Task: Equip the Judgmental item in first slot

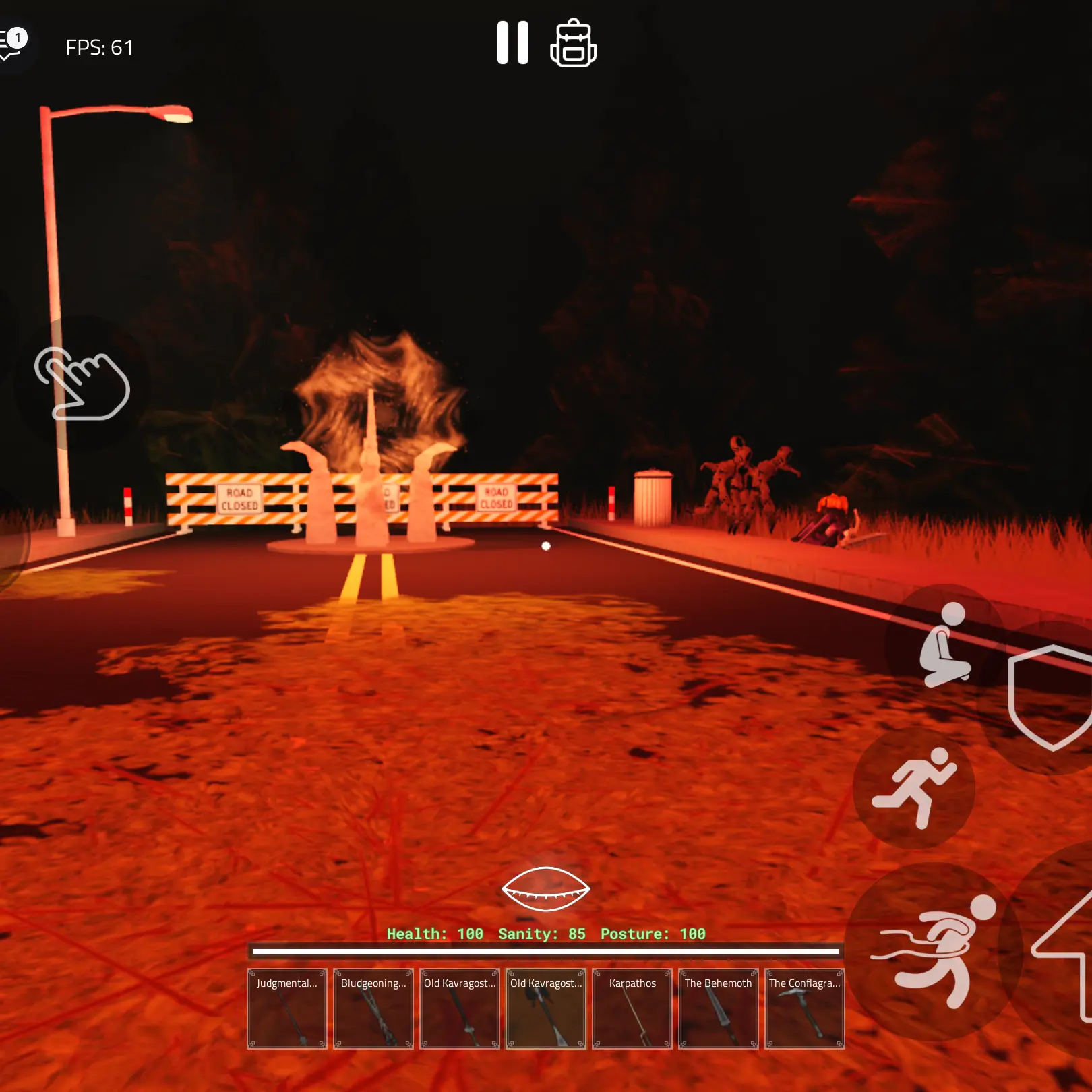Action: [286, 1010]
